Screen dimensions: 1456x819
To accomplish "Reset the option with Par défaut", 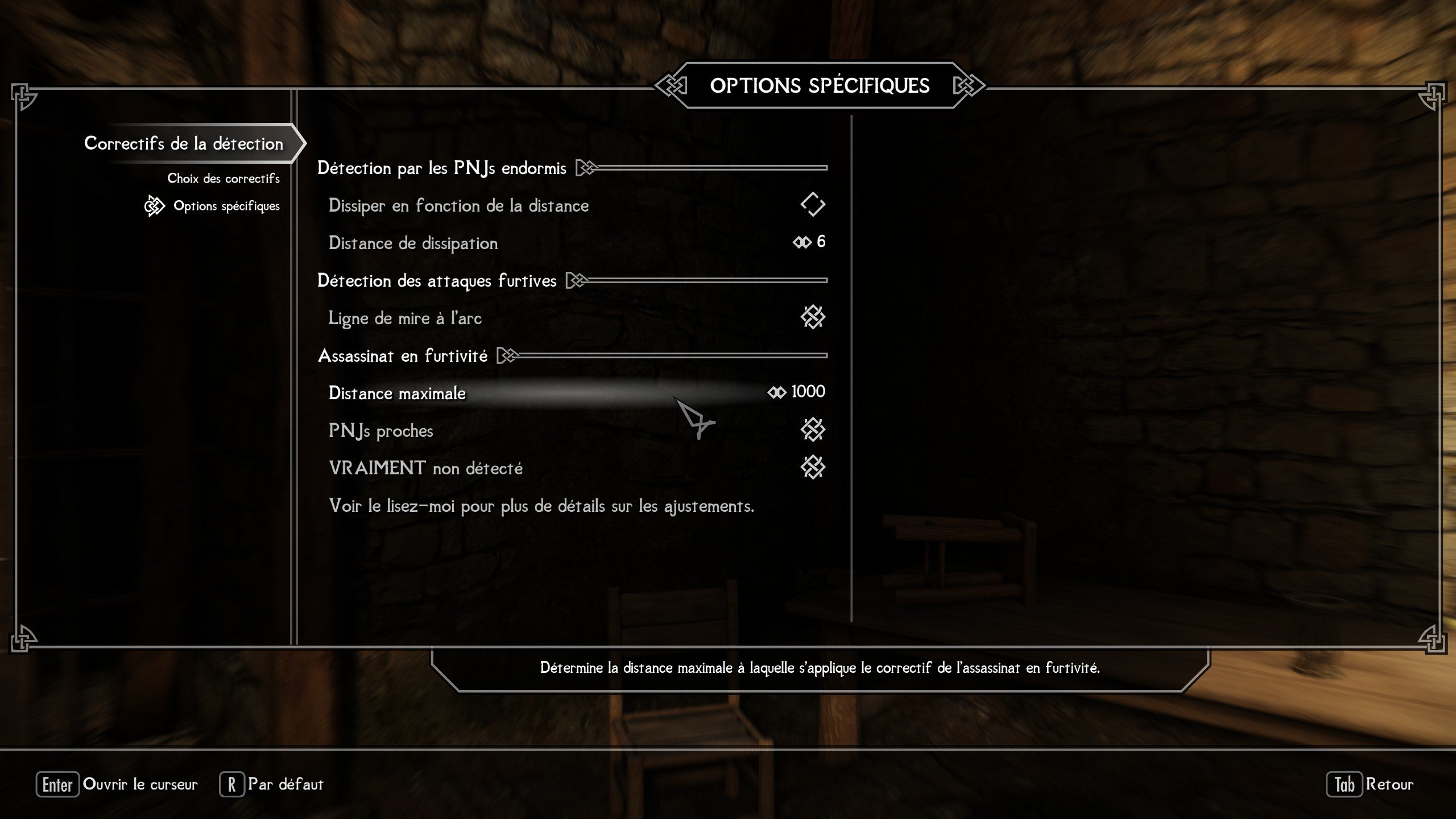I will (x=272, y=784).
